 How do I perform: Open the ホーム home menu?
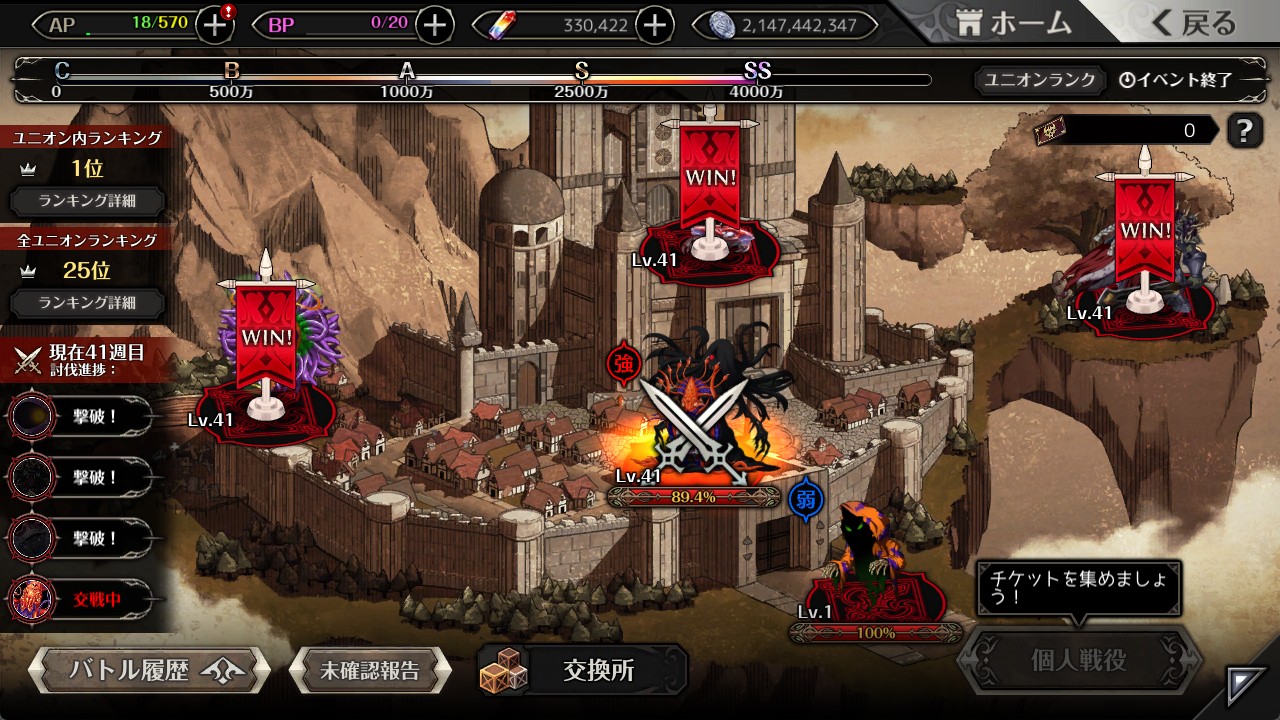click(1012, 24)
